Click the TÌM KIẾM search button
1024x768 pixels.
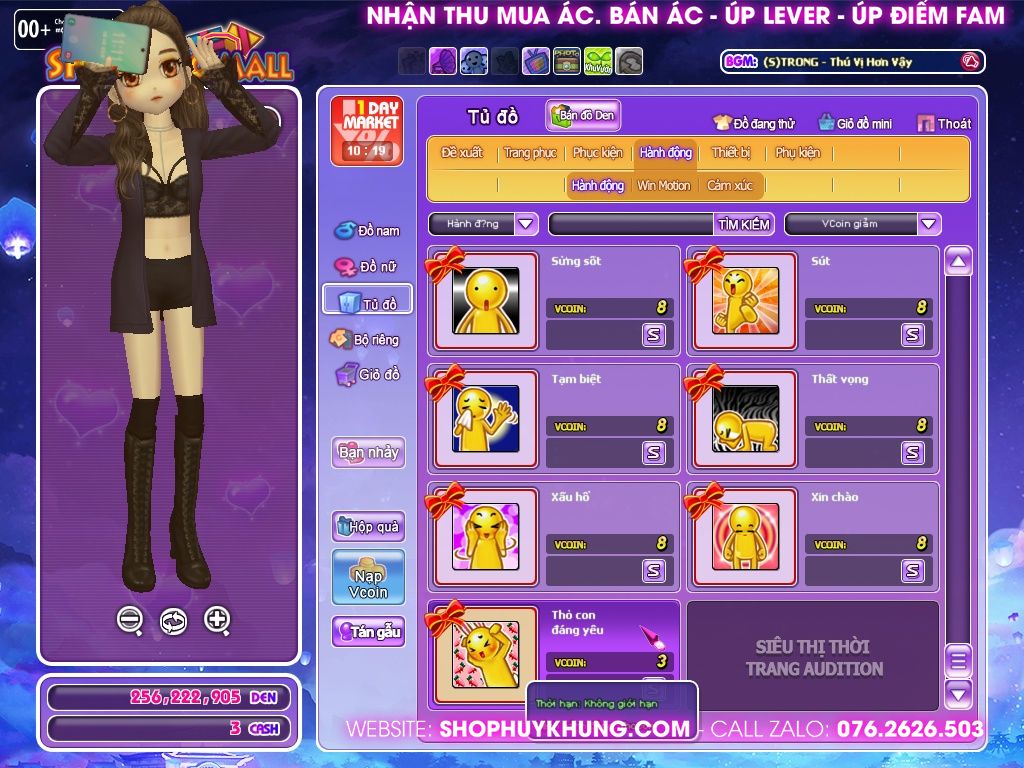pyautogui.click(x=743, y=224)
